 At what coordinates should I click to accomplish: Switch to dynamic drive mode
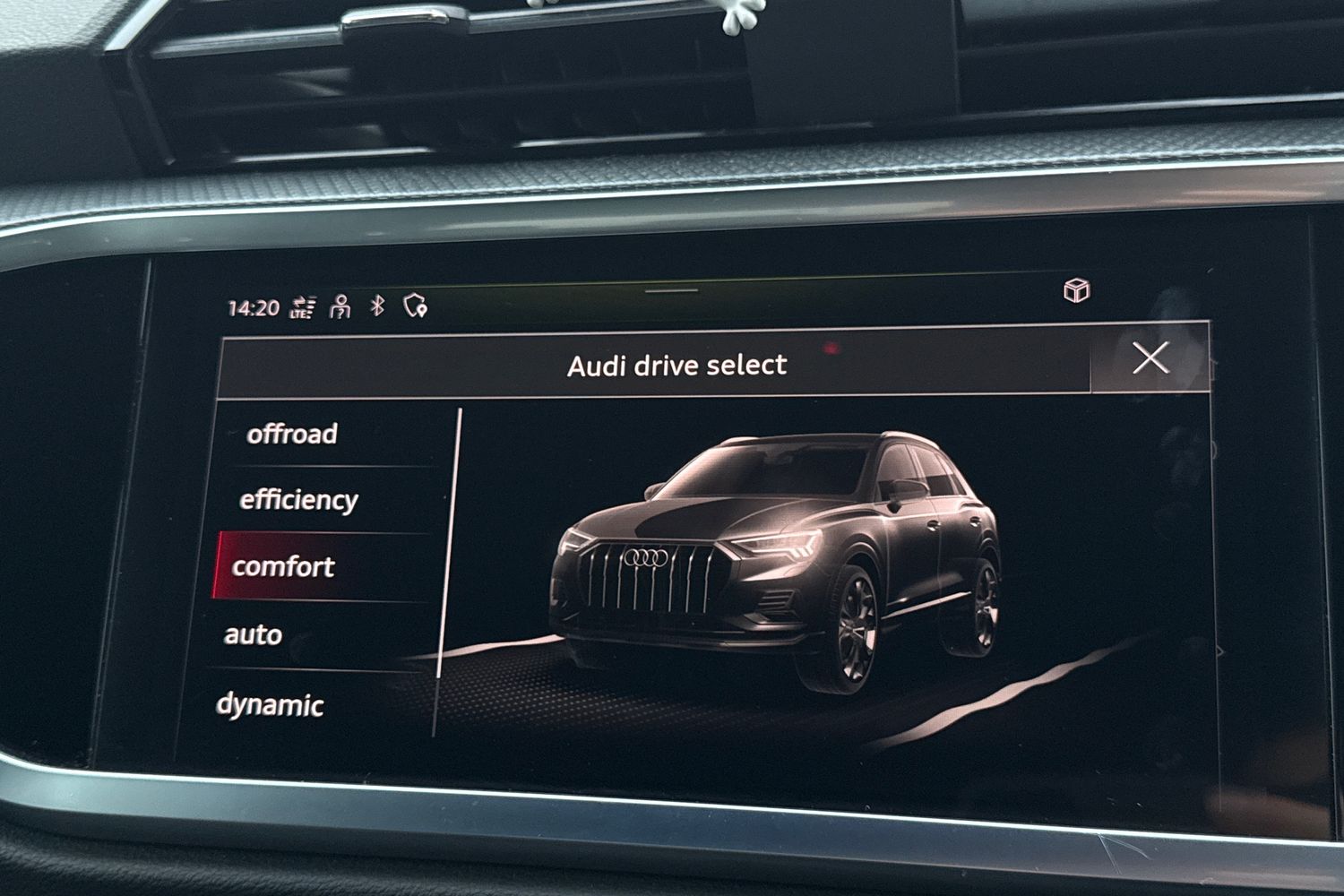271,705
